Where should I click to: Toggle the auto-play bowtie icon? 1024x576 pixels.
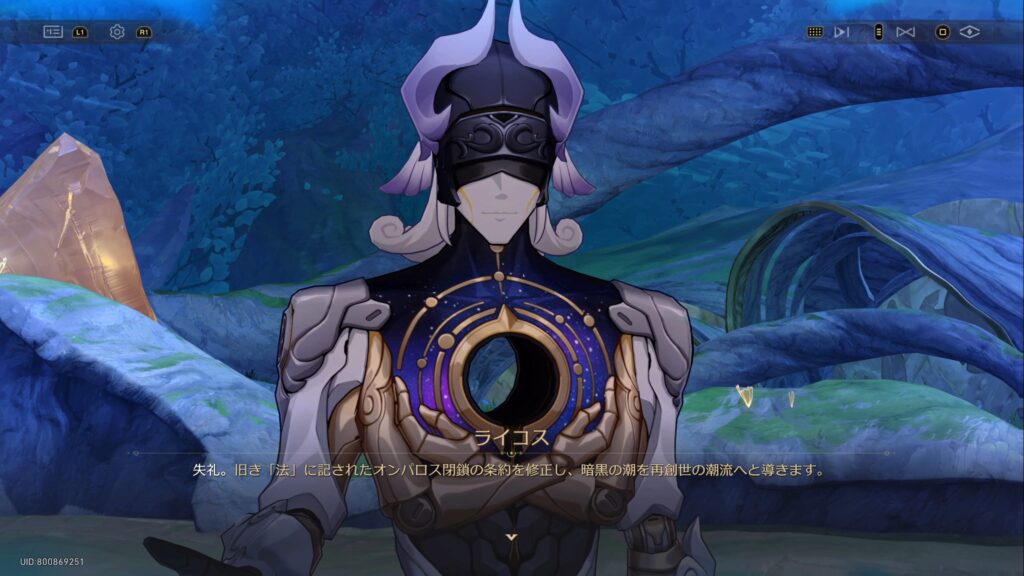(906, 32)
